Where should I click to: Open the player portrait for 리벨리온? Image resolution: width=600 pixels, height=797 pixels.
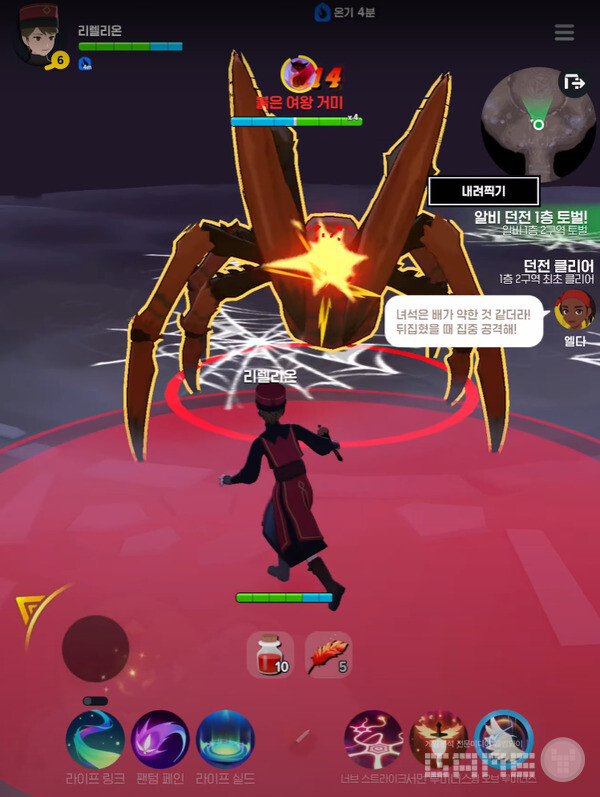[36, 39]
